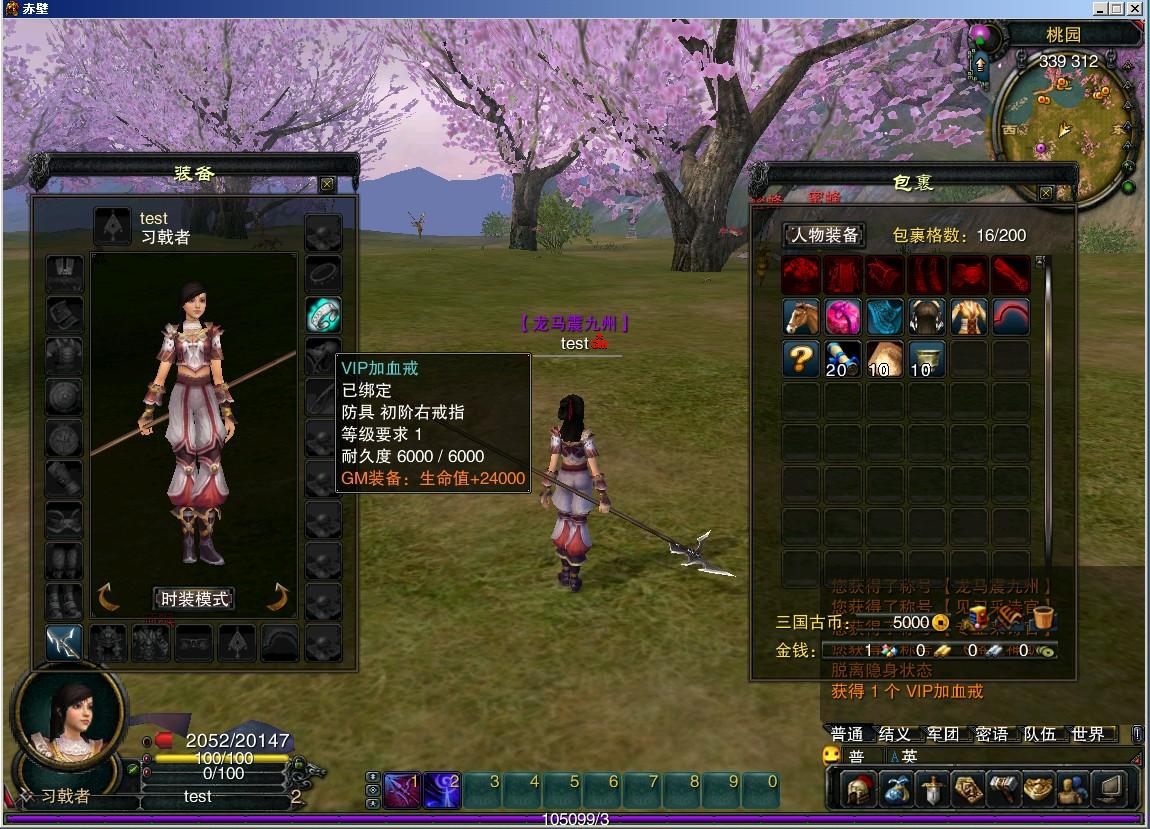Toggle 时装模式 fashion mode
Viewport: 1150px width, 829px height.
pyautogui.click(x=195, y=599)
